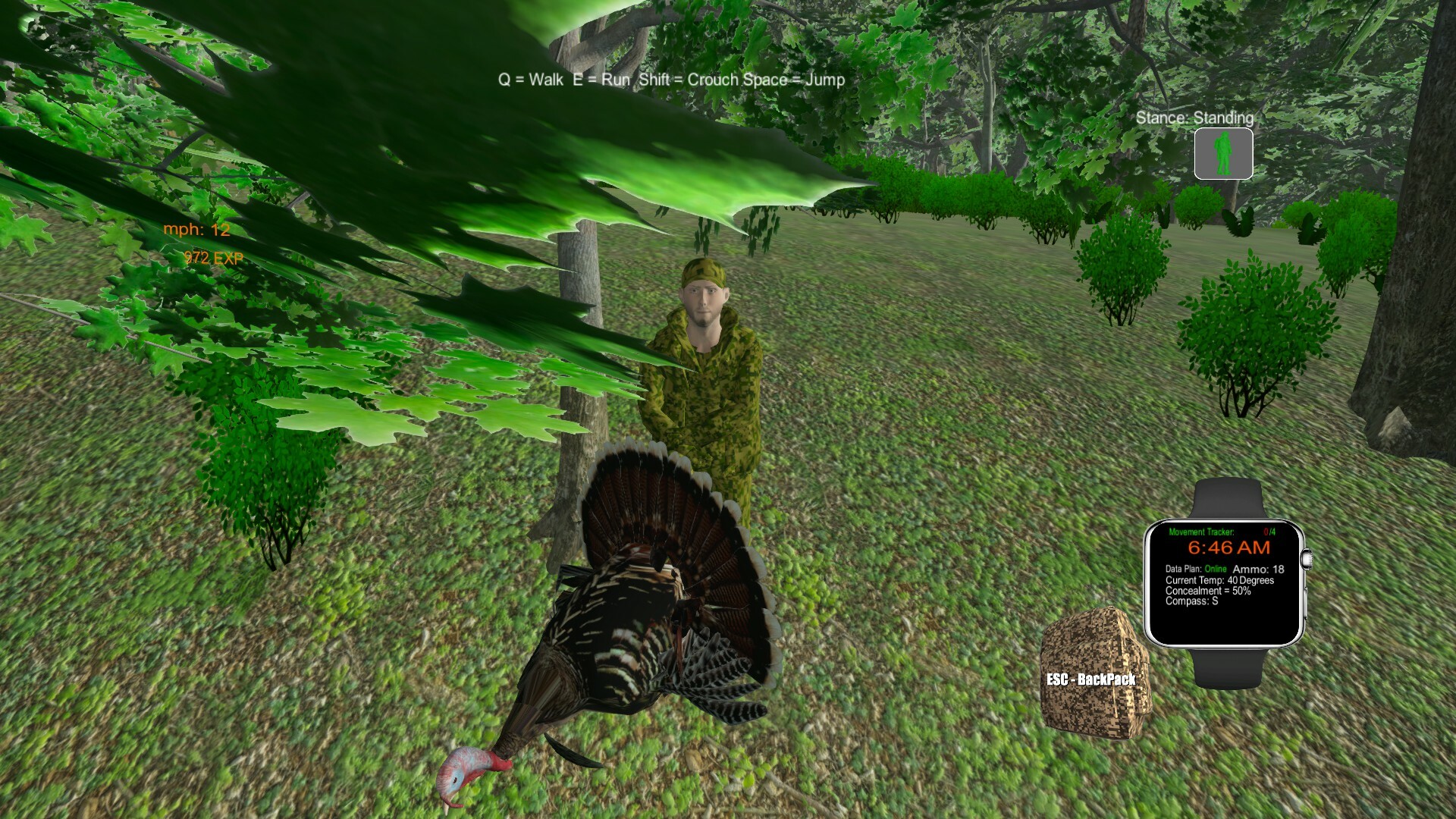
Task: Click the Stance: Standing header label
Action: (1195, 118)
